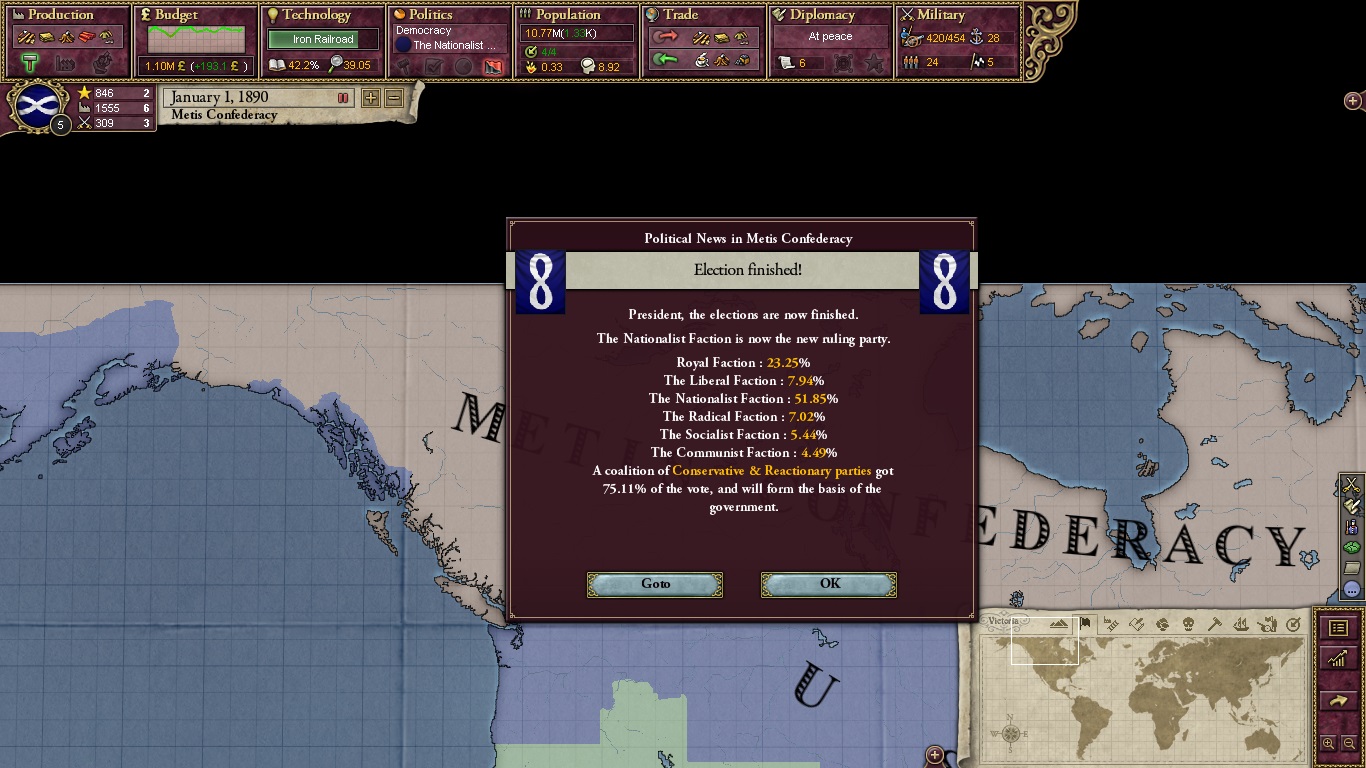Open the Politics menu
The image size is (1366, 768).
click(430, 15)
